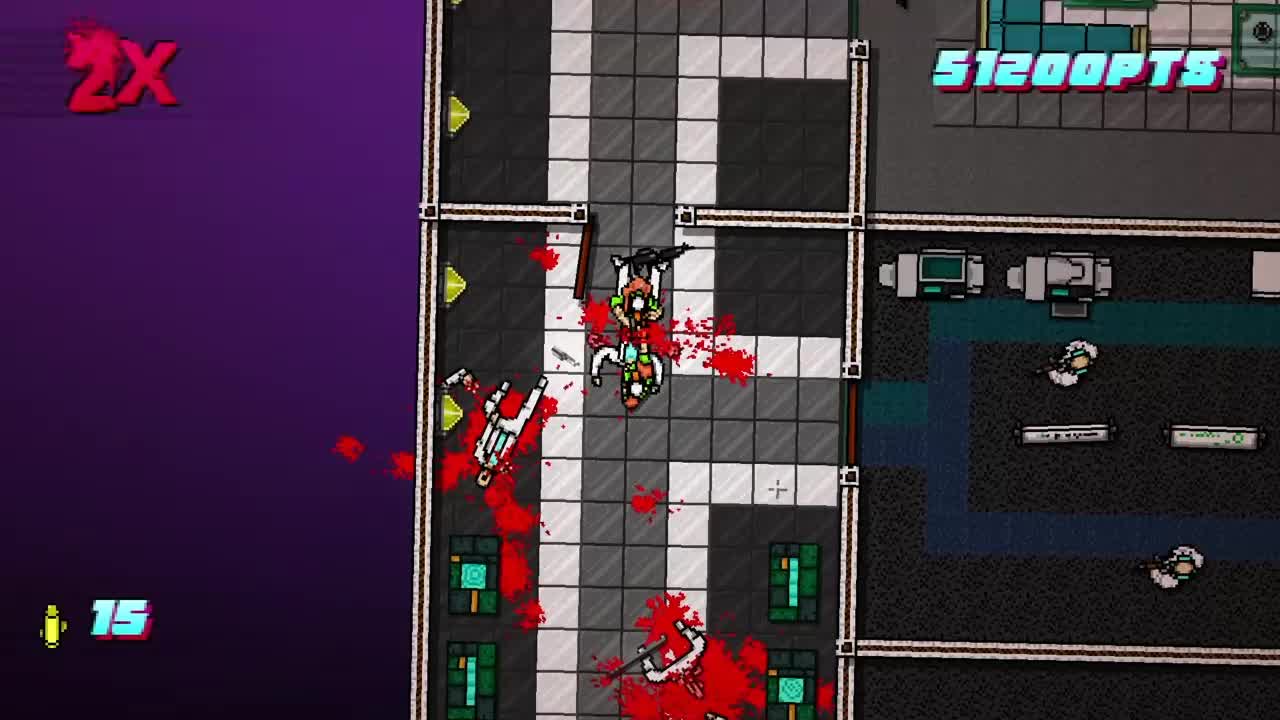
Task: Click the teal planter box below the walkway
Action: (x=470, y=575)
